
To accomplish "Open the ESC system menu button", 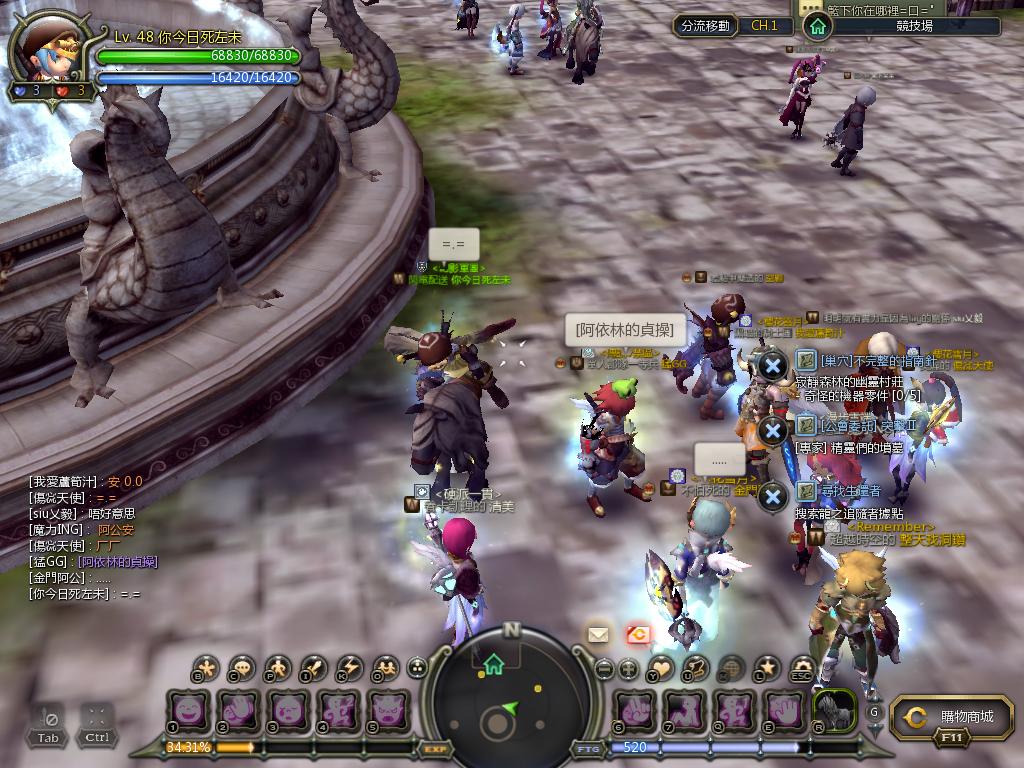I will pyautogui.click(x=802, y=668).
